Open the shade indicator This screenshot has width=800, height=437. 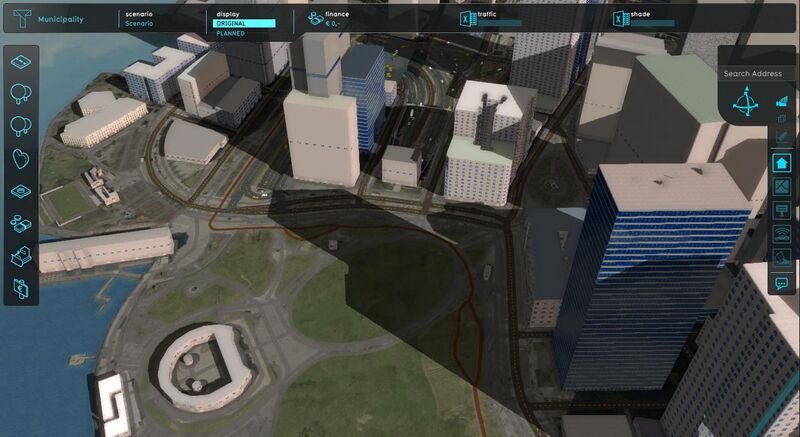(644, 19)
